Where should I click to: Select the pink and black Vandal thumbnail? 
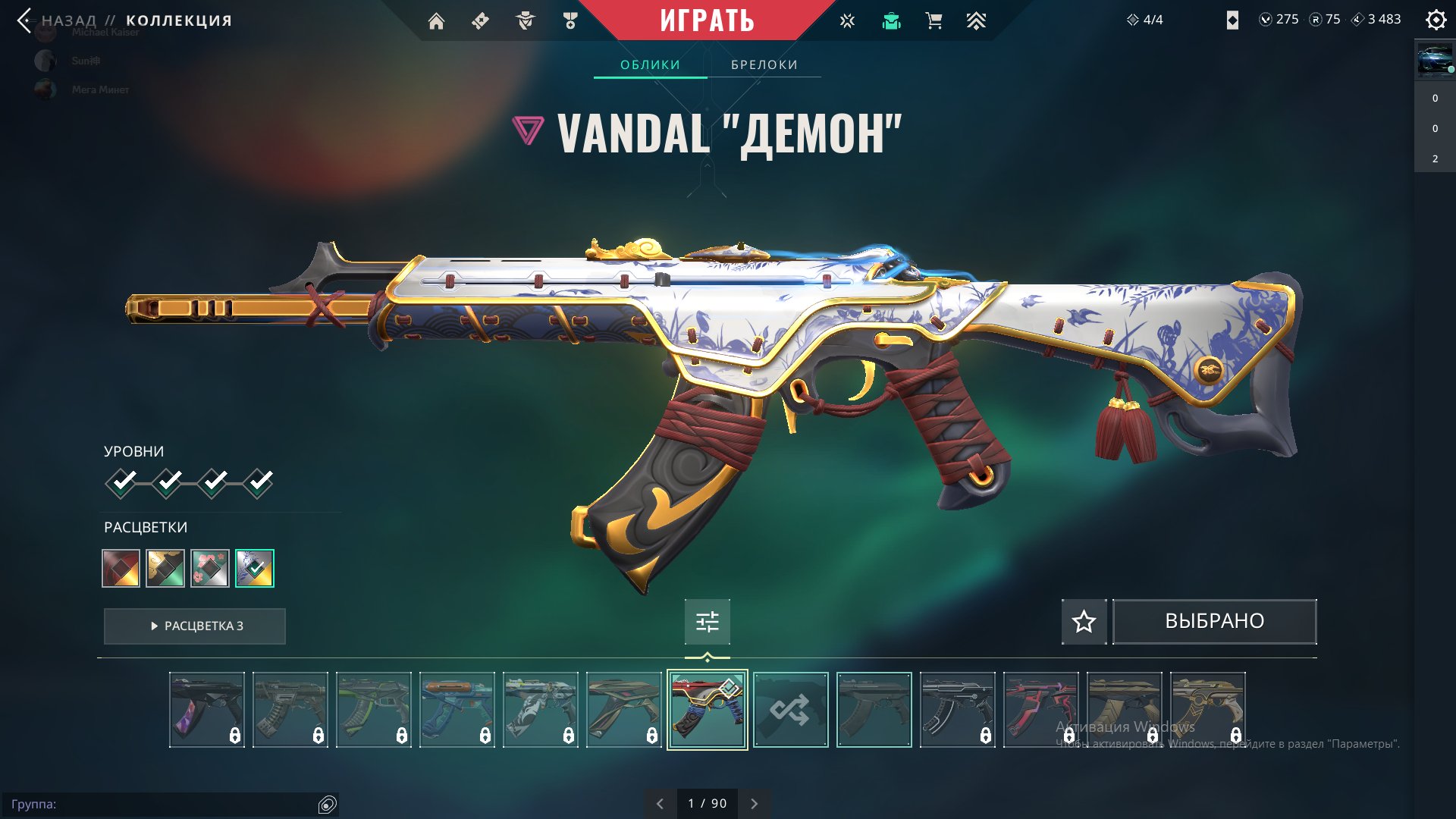[1040, 710]
